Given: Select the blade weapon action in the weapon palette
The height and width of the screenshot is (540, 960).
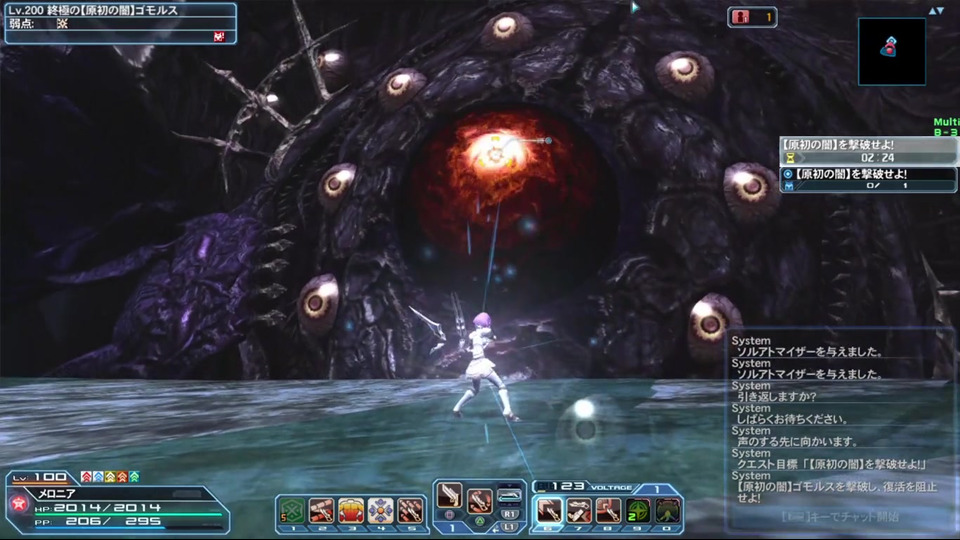Looking at the screenshot, I should pos(452,497).
